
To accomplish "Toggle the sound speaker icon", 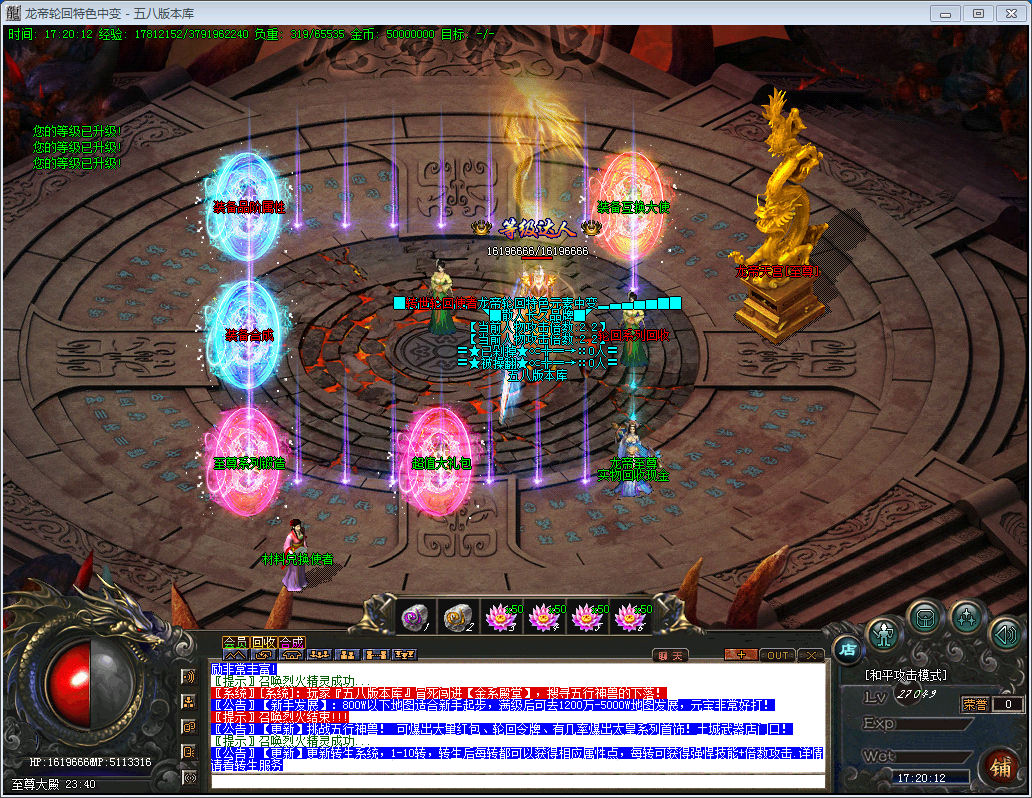I will pyautogui.click(x=1003, y=633).
